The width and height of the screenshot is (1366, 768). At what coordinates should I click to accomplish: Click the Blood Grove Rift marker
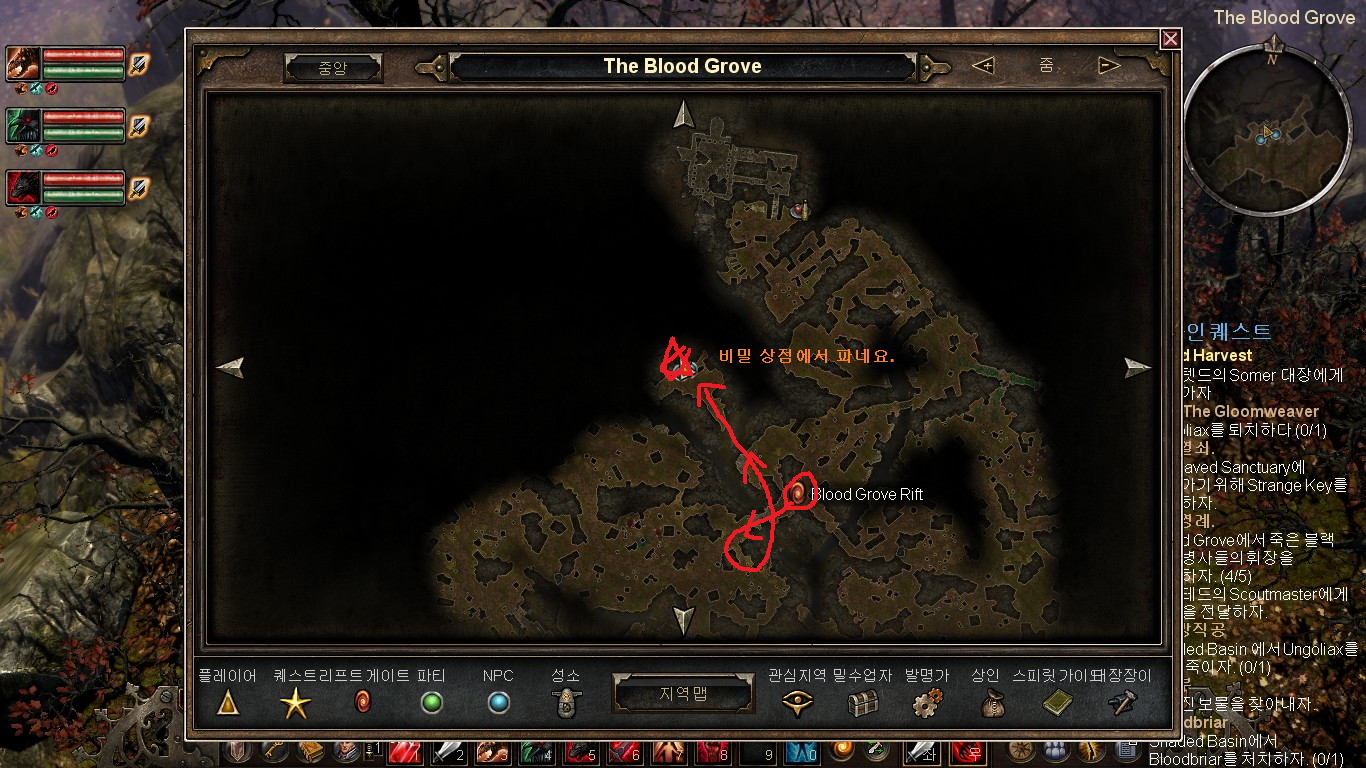[x=797, y=493]
